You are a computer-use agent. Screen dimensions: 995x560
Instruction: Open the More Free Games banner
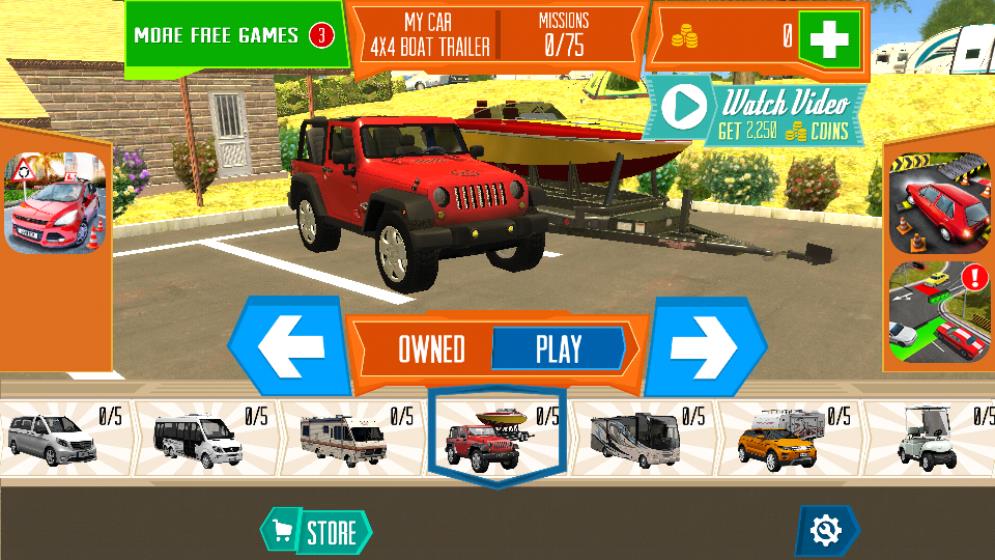[234, 36]
